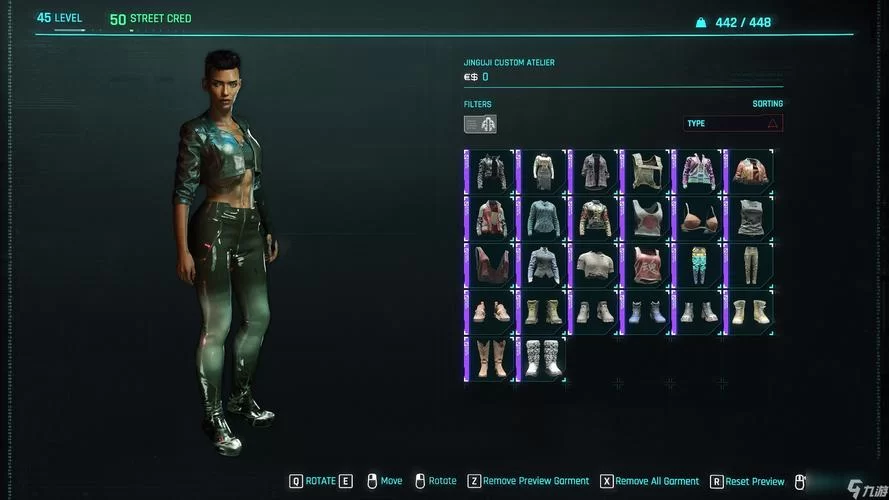The height and width of the screenshot is (500, 889).
Task: Select the blue shoes
Action: (x=647, y=312)
